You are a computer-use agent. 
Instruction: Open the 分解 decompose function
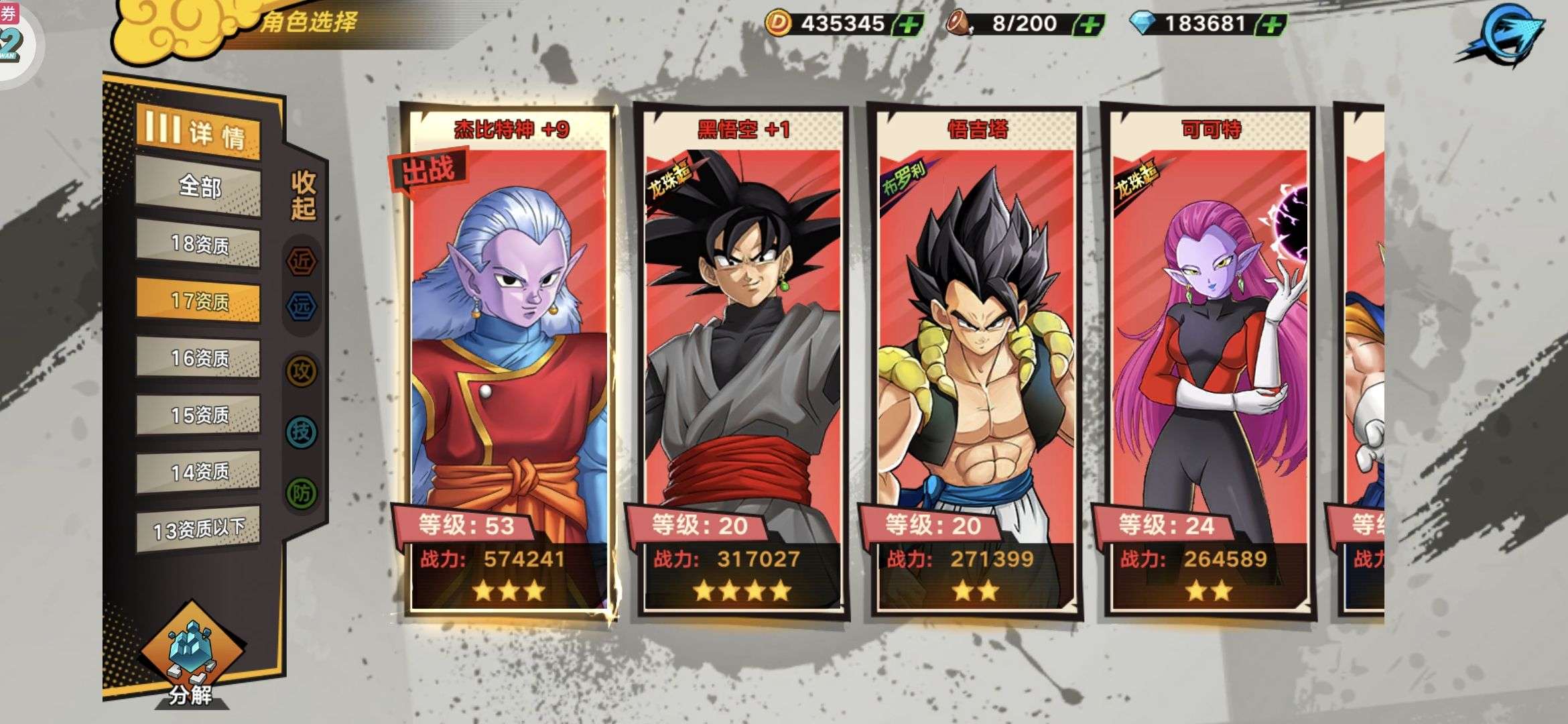click(x=191, y=660)
